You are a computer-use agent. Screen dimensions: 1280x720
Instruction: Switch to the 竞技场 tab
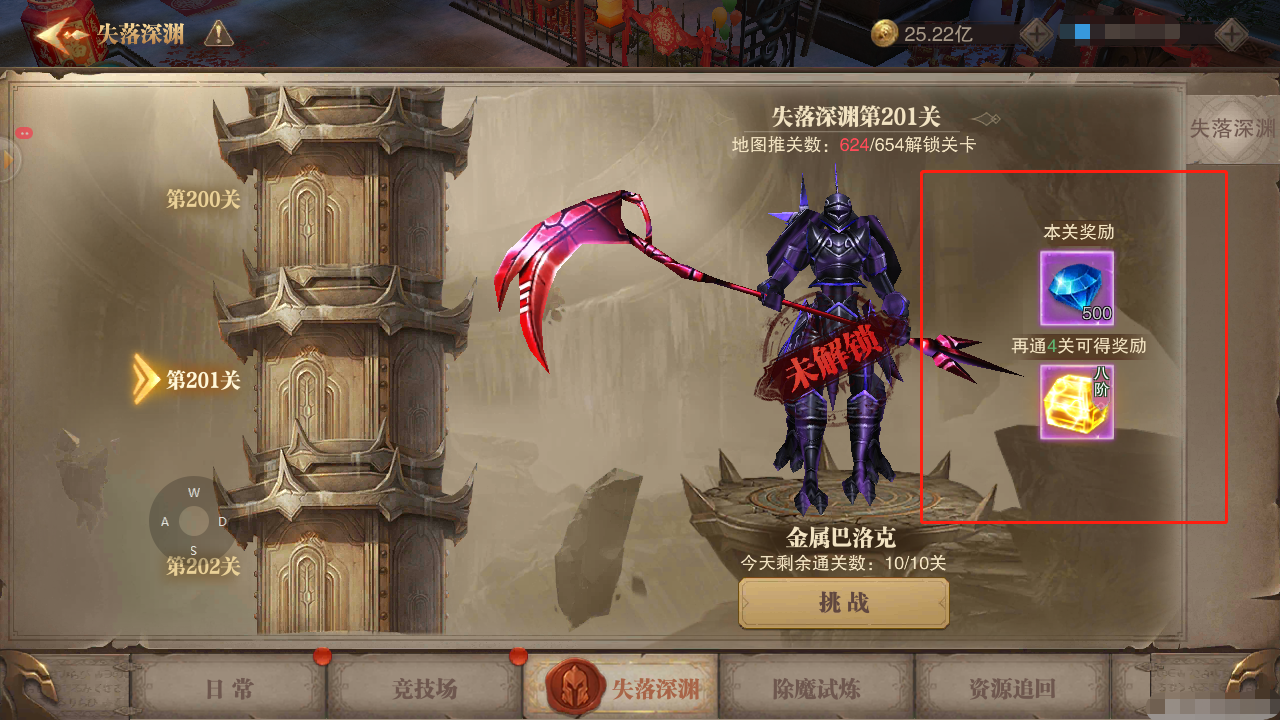pyautogui.click(x=423, y=690)
